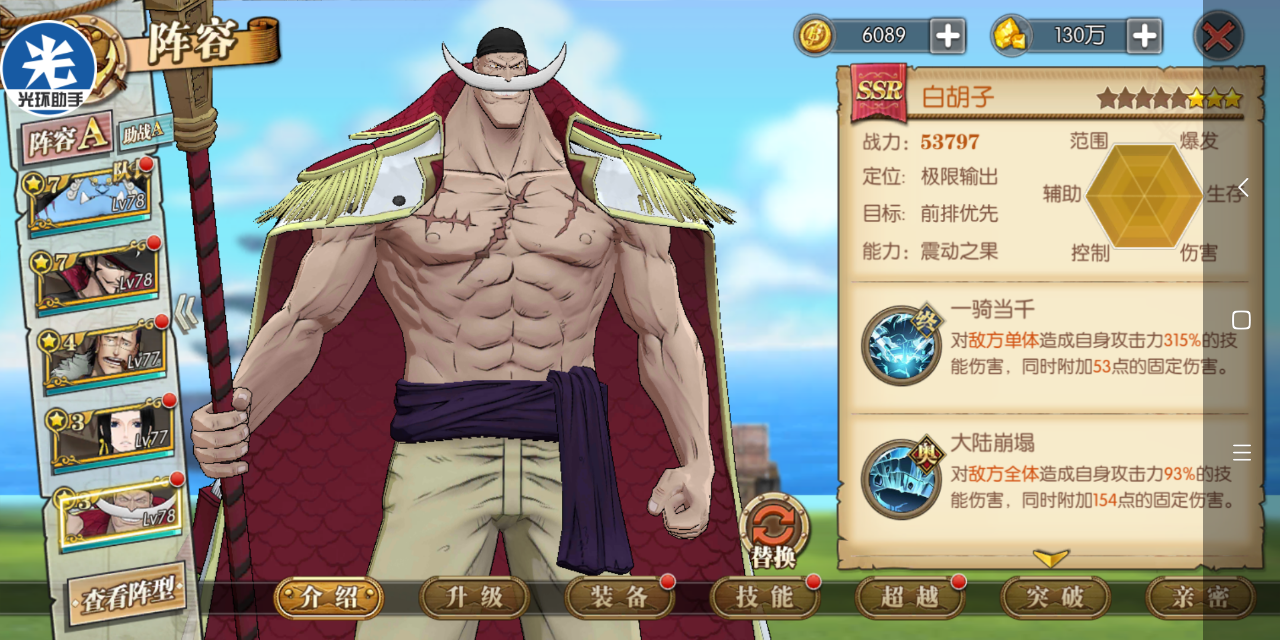Open the 超越 transcend tab
1280x640 pixels.
(910, 598)
